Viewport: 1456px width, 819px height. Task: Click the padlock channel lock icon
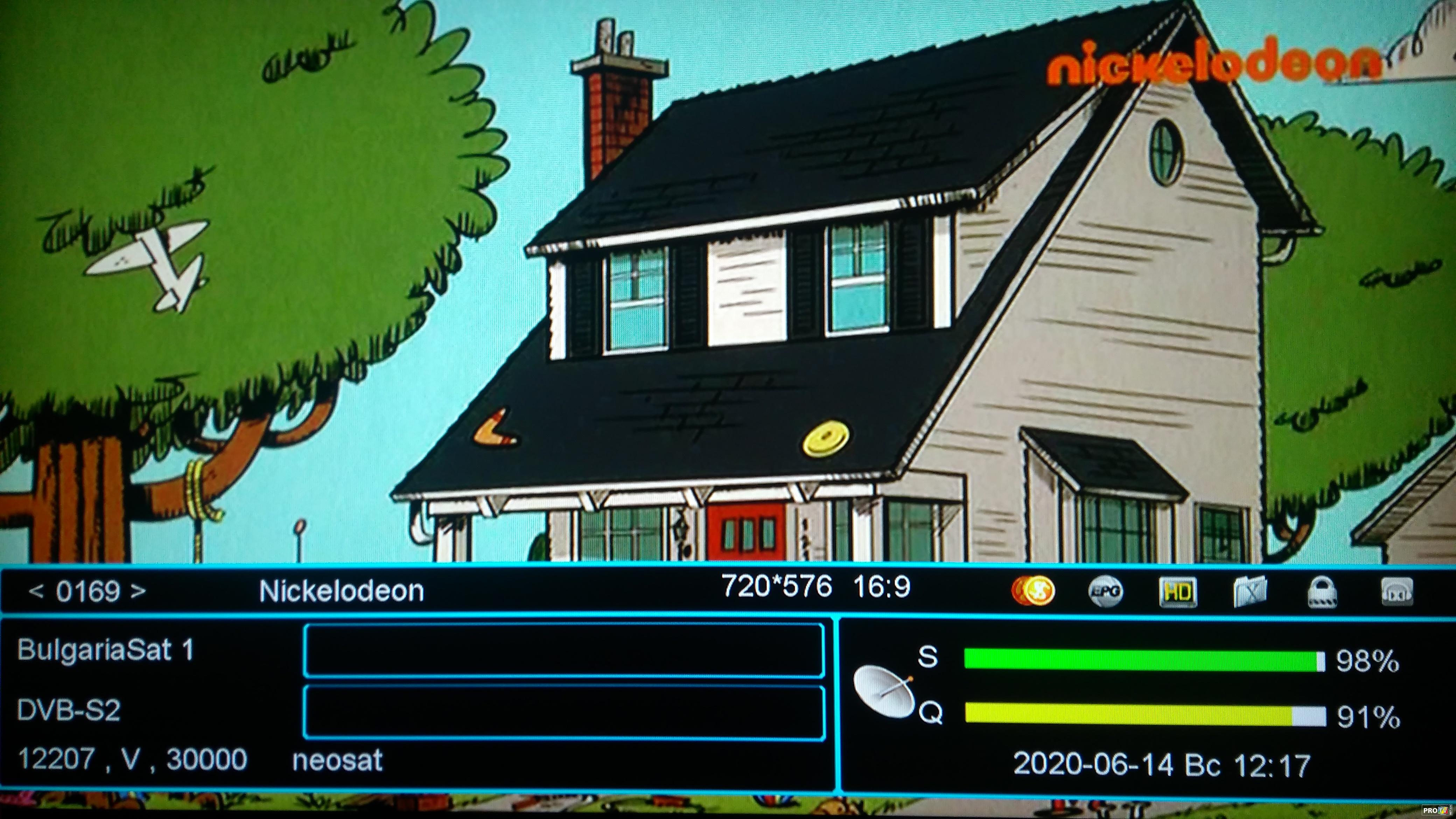pos(1322,592)
